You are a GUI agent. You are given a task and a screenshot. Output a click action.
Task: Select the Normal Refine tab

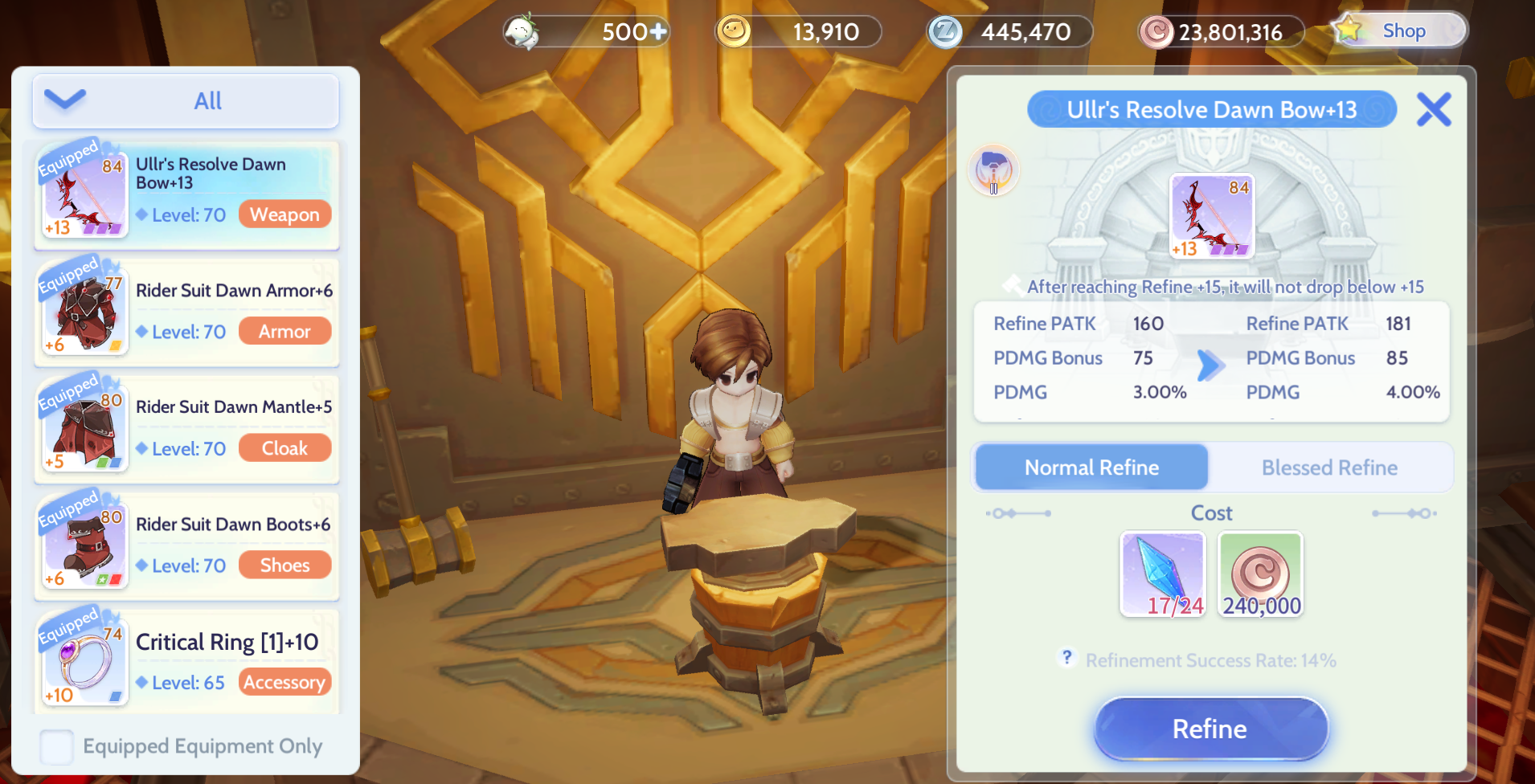1091,467
